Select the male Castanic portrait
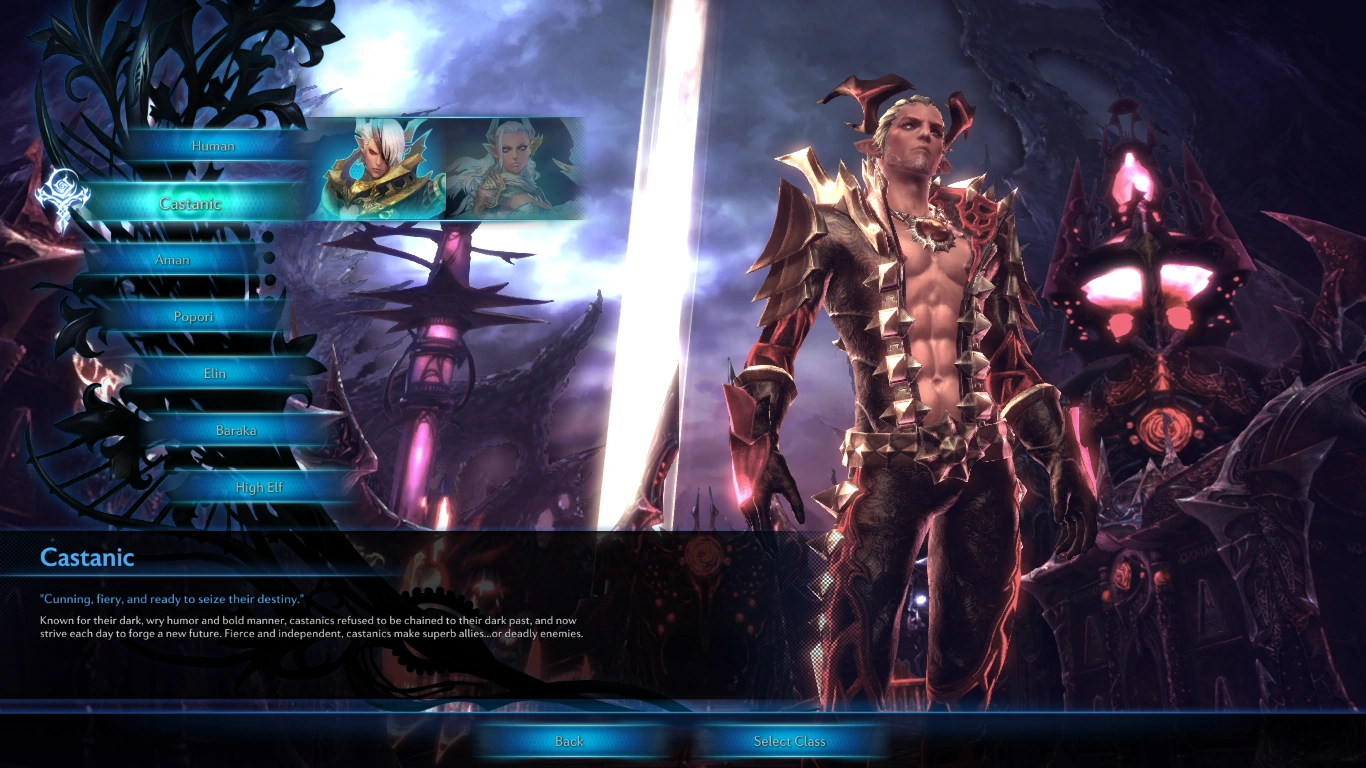The image size is (1366, 768). [377, 168]
